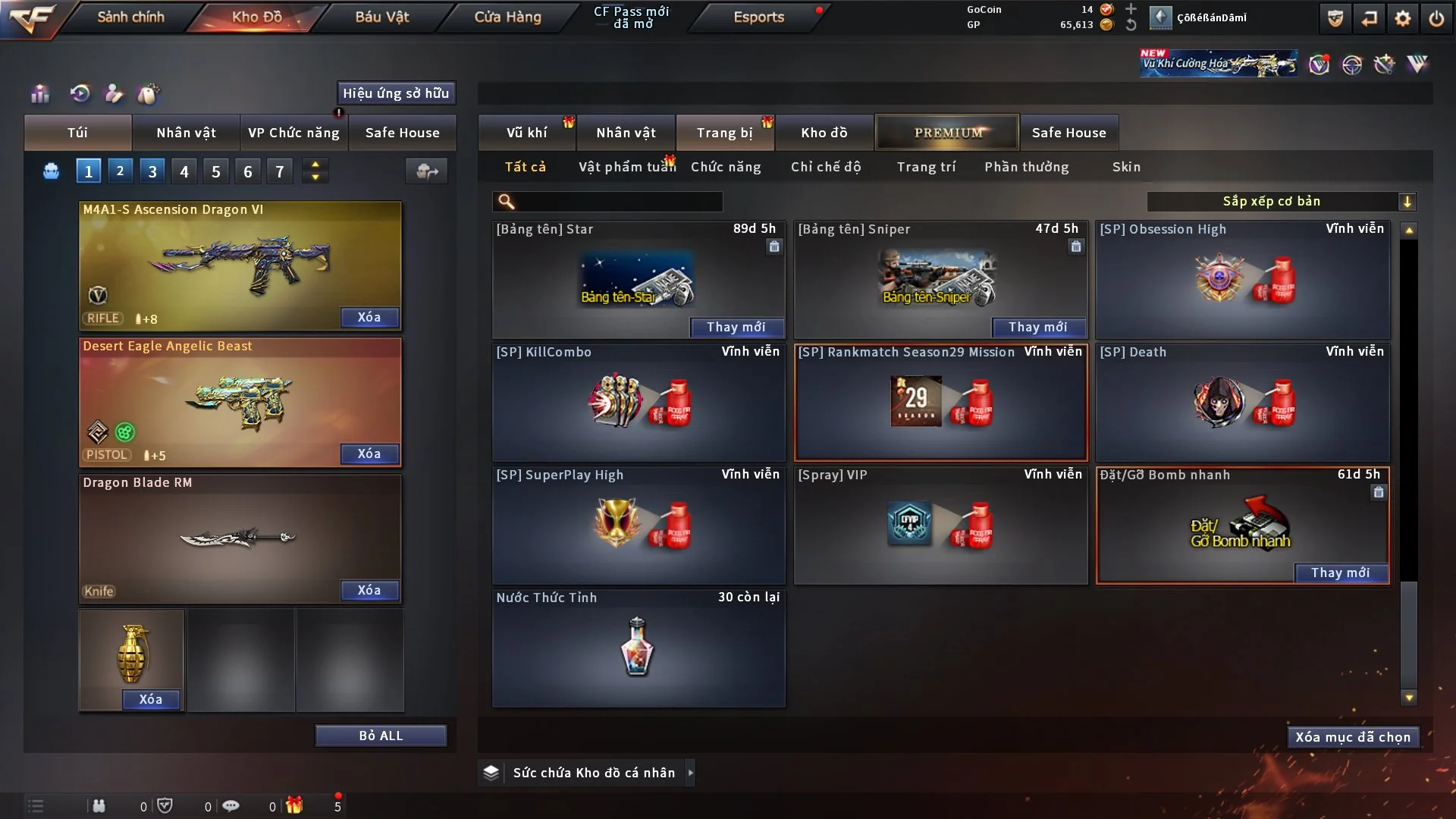1456x819 pixels.
Task: Open the Sảnh chính lobby menu
Action: point(130,17)
